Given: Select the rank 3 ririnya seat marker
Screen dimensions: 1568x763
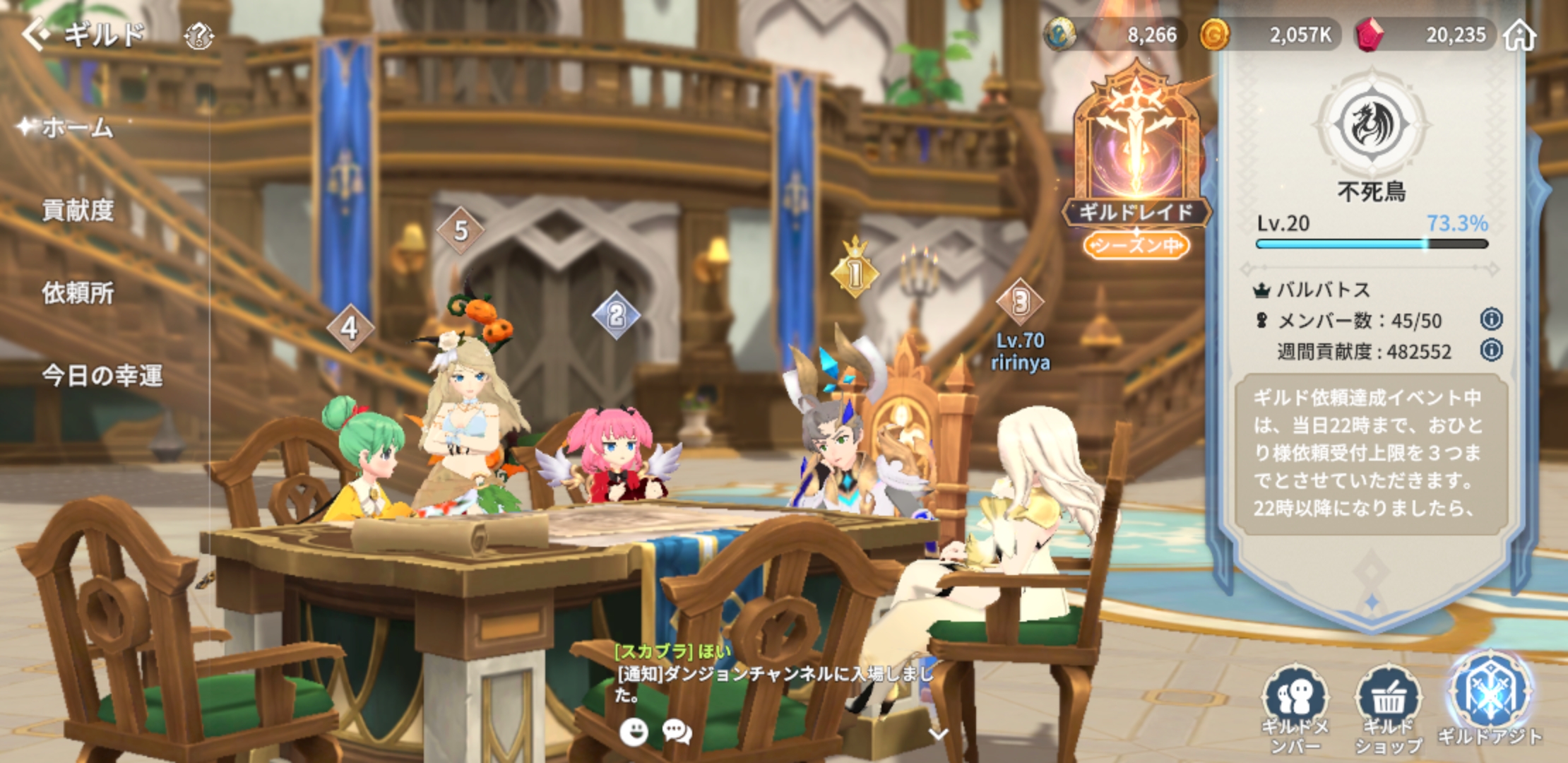Looking at the screenshot, I should point(1020,302).
